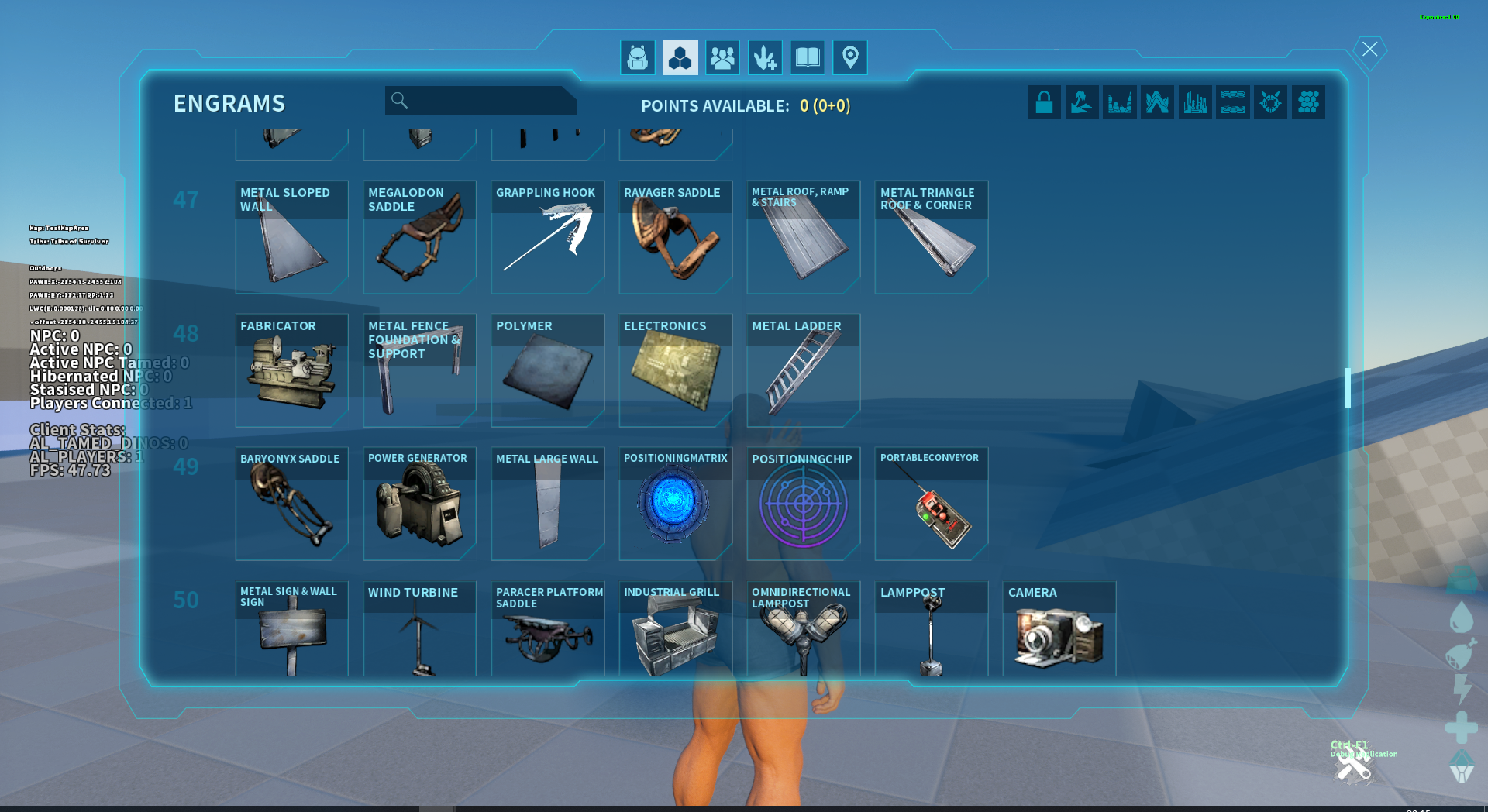1488x812 pixels.
Task: Switch to the tribe members tab
Action: pyautogui.click(x=722, y=58)
